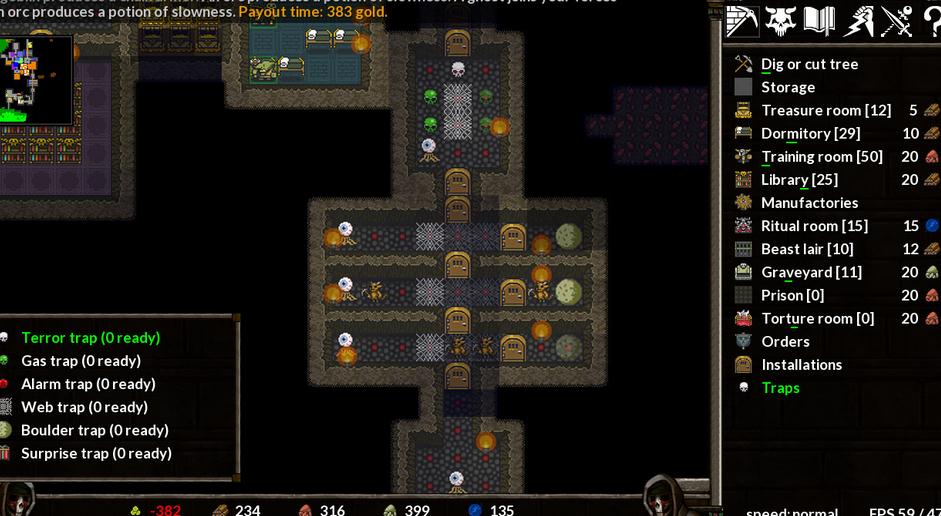Image resolution: width=941 pixels, height=516 pixels.
Task: Open the open book tab
Action: (x=819, y=20)
